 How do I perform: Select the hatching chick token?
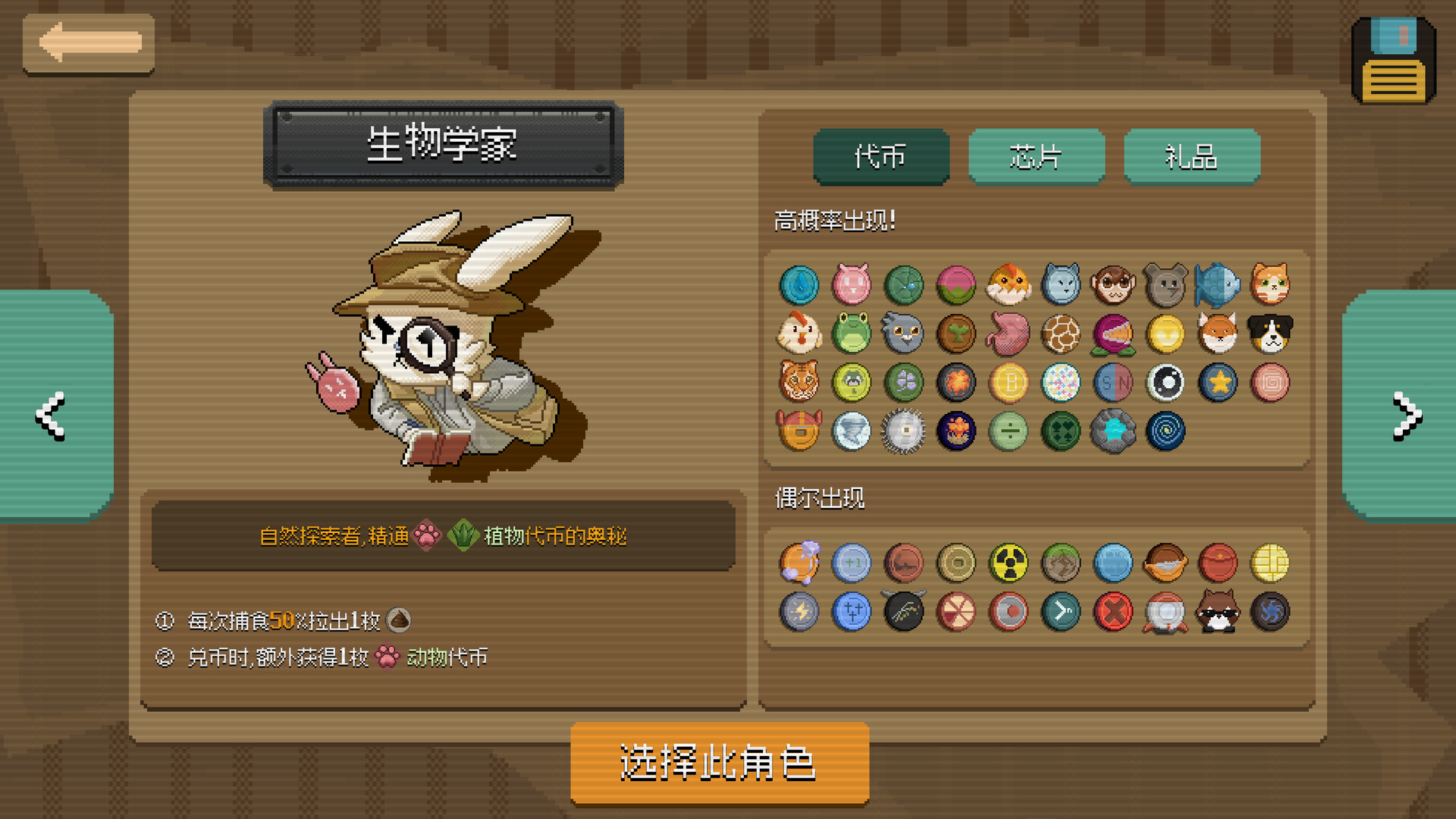point(1009,285)
